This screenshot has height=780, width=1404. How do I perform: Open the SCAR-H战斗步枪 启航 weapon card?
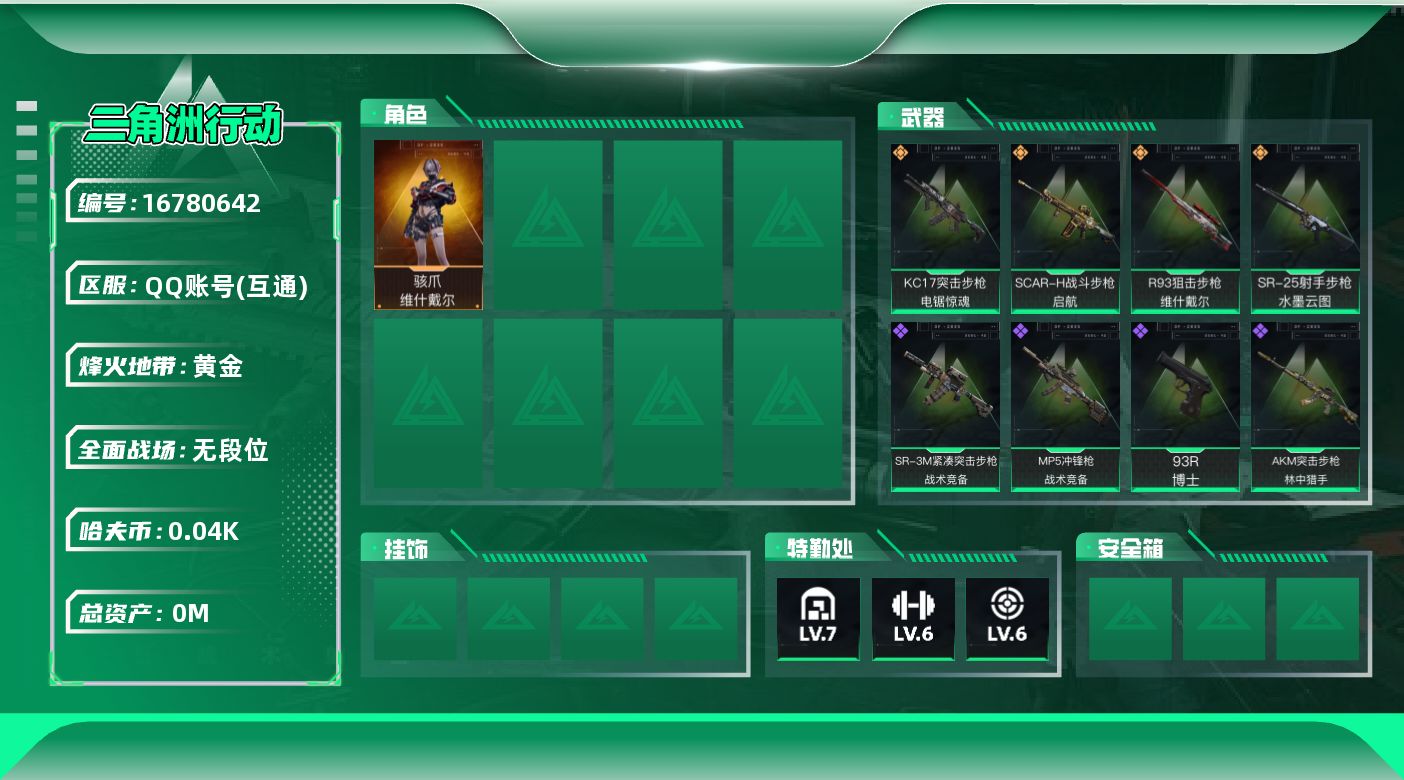[1065, 228]
